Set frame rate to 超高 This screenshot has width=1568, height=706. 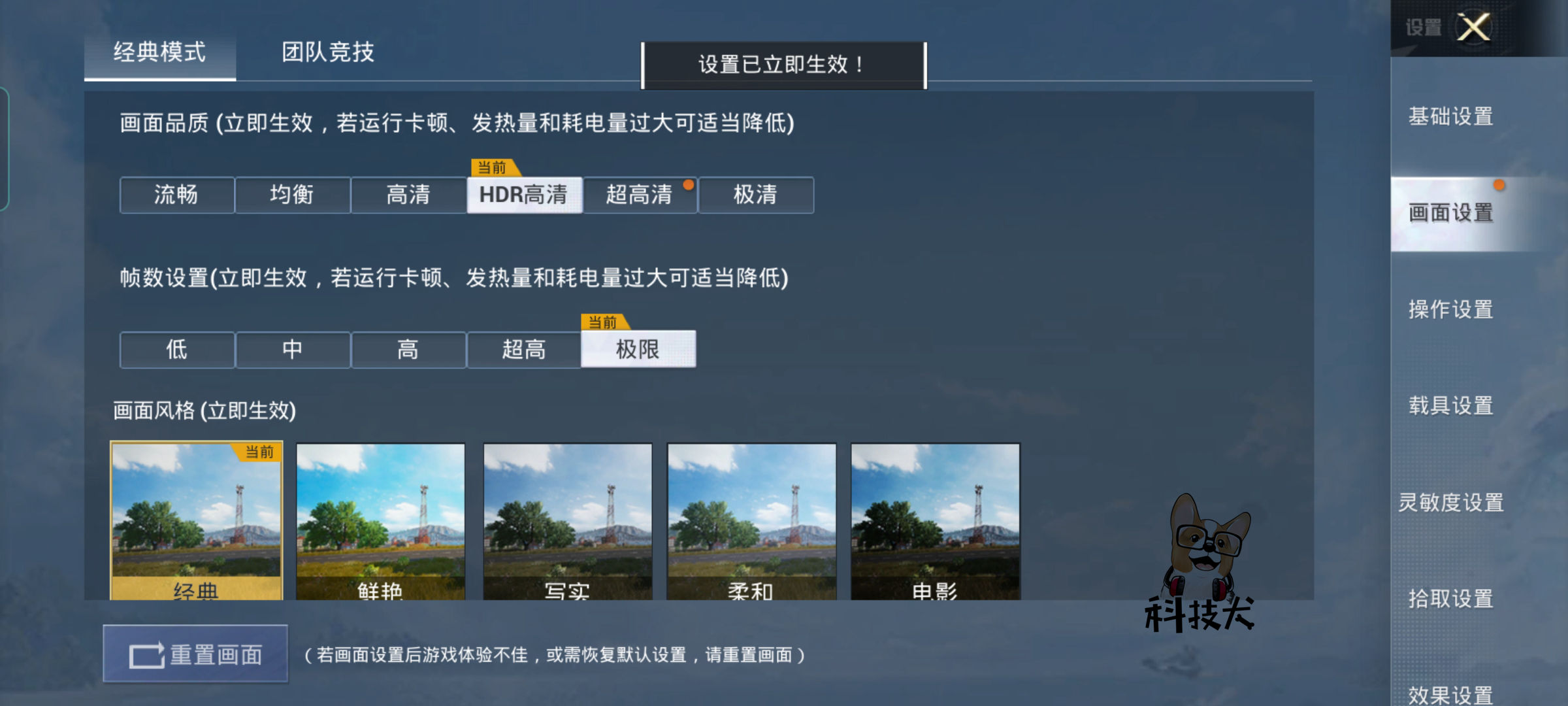point(524,350)
